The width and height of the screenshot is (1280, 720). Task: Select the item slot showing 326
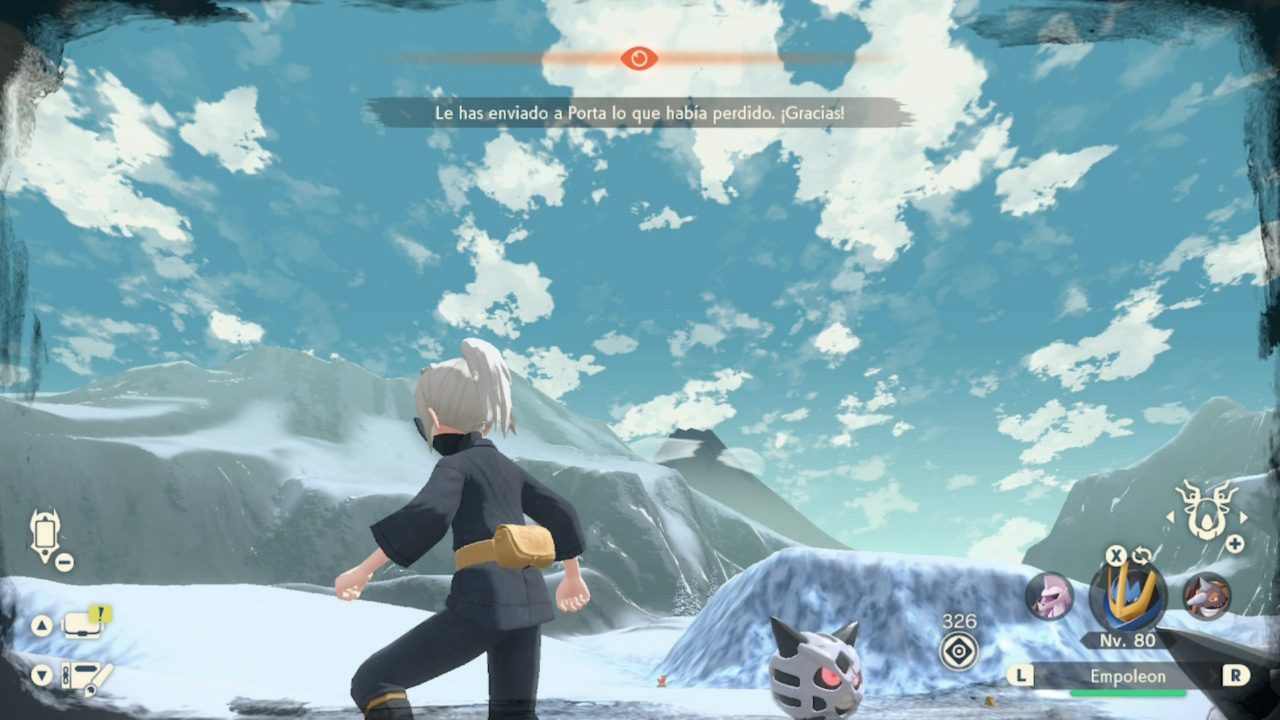pyautogui.click(x=959, y=651)
